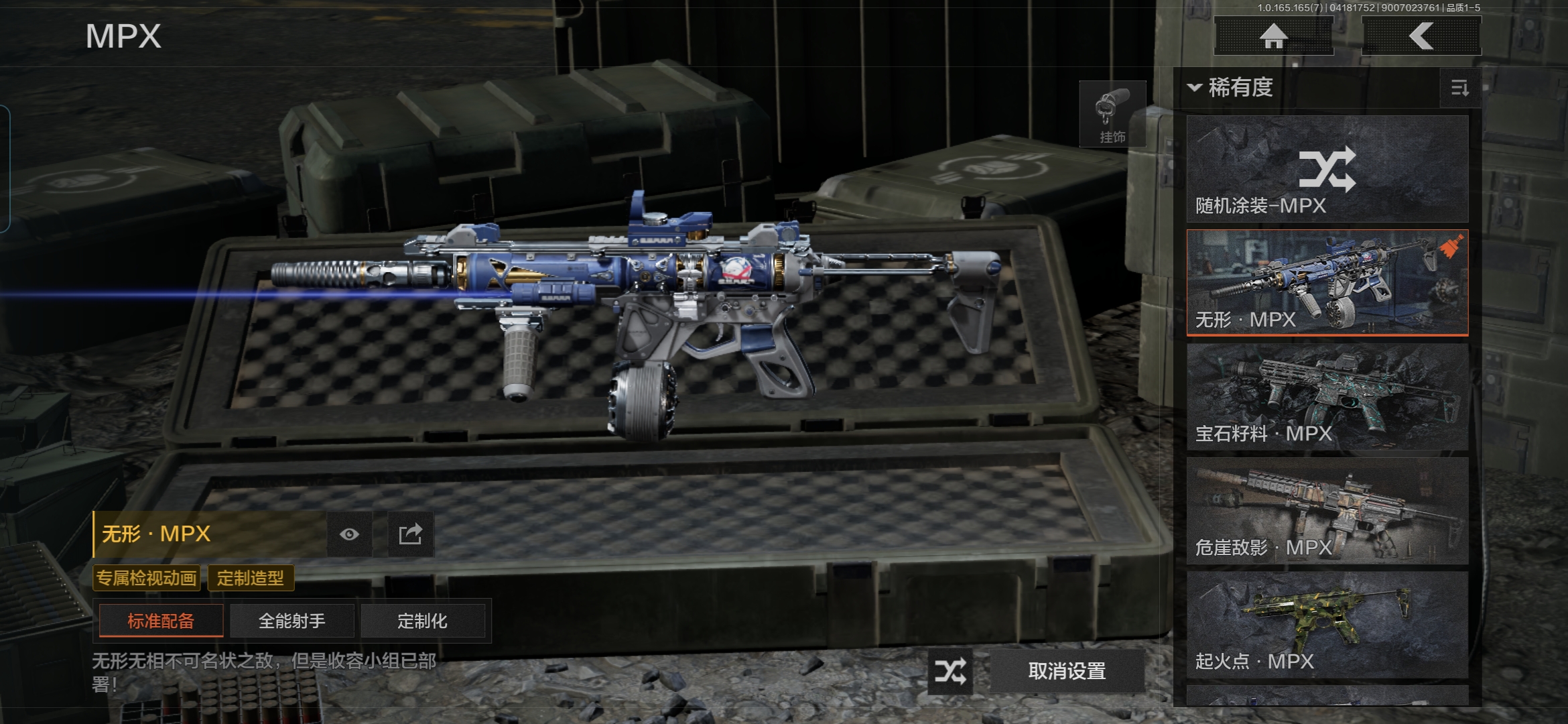The image size is (1568, 724).
Task: Open the 稀有度 rarity sort dropdown
Action: tap(1232, 88)
